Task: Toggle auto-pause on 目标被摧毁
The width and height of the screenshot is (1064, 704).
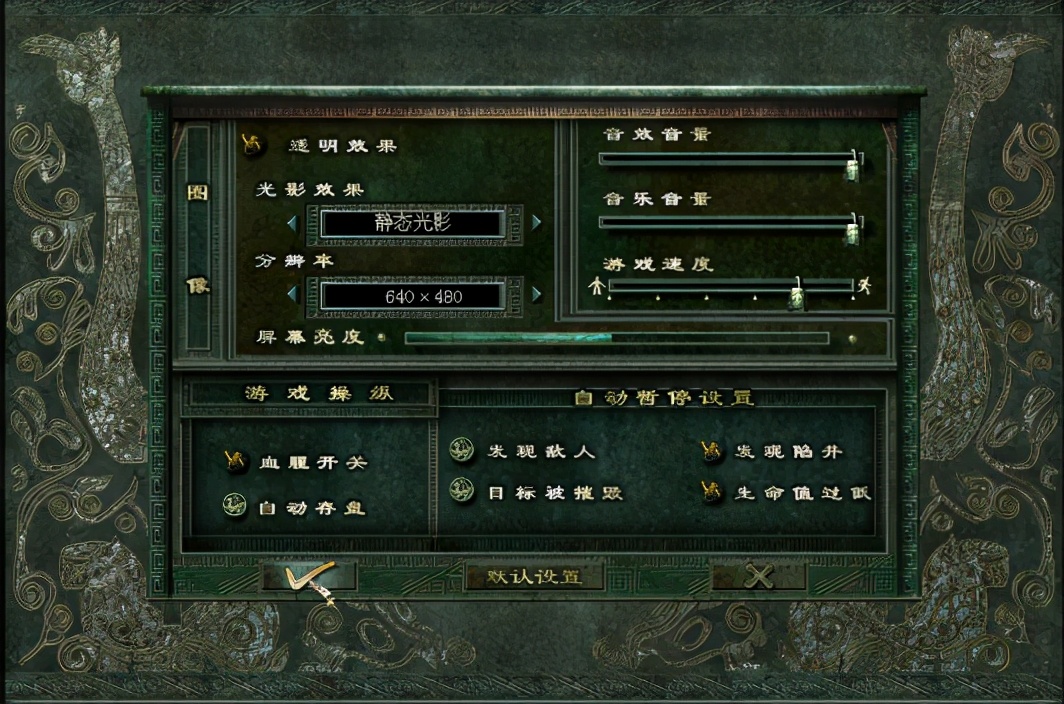Action: [462, 492]
